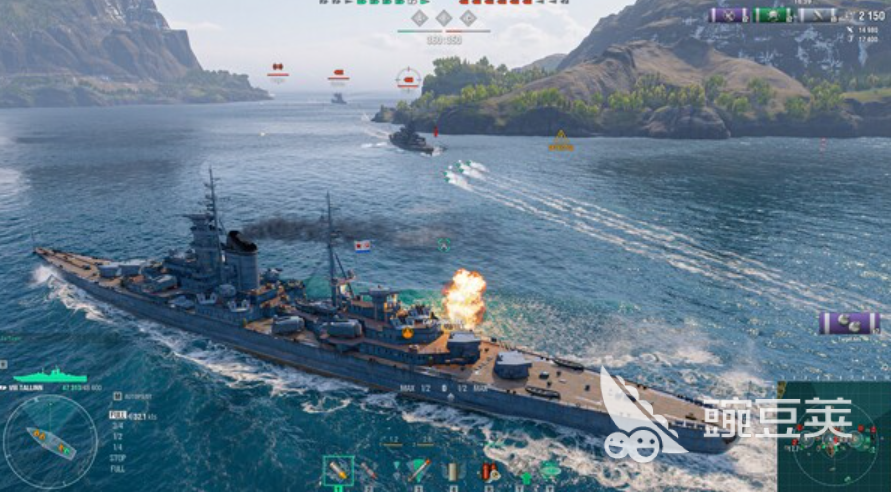Open the minimap in the corner
The height and width of the screenshot is (492, 891).
[x=833, y=437]
